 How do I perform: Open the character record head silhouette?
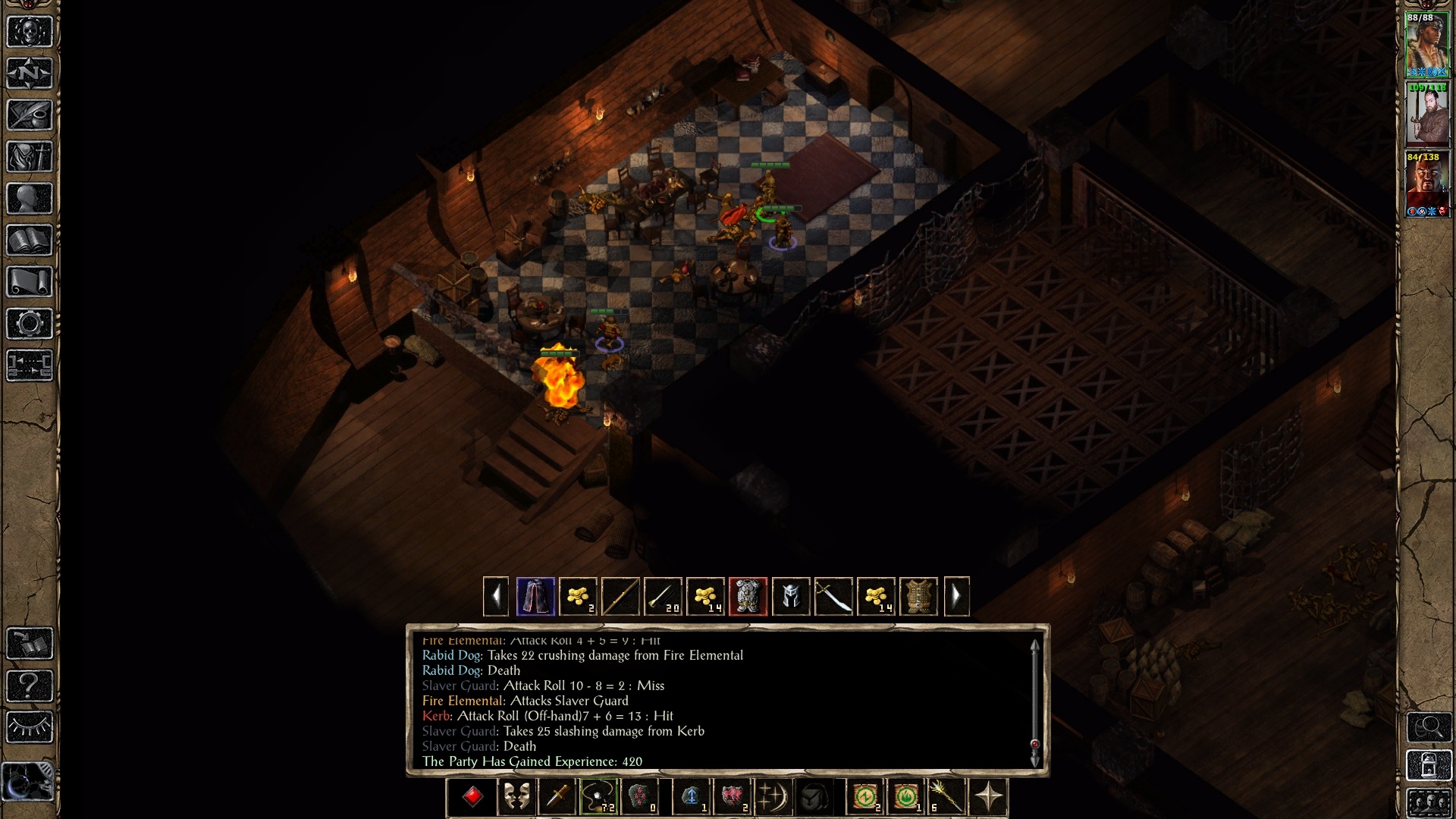[30, 199]
